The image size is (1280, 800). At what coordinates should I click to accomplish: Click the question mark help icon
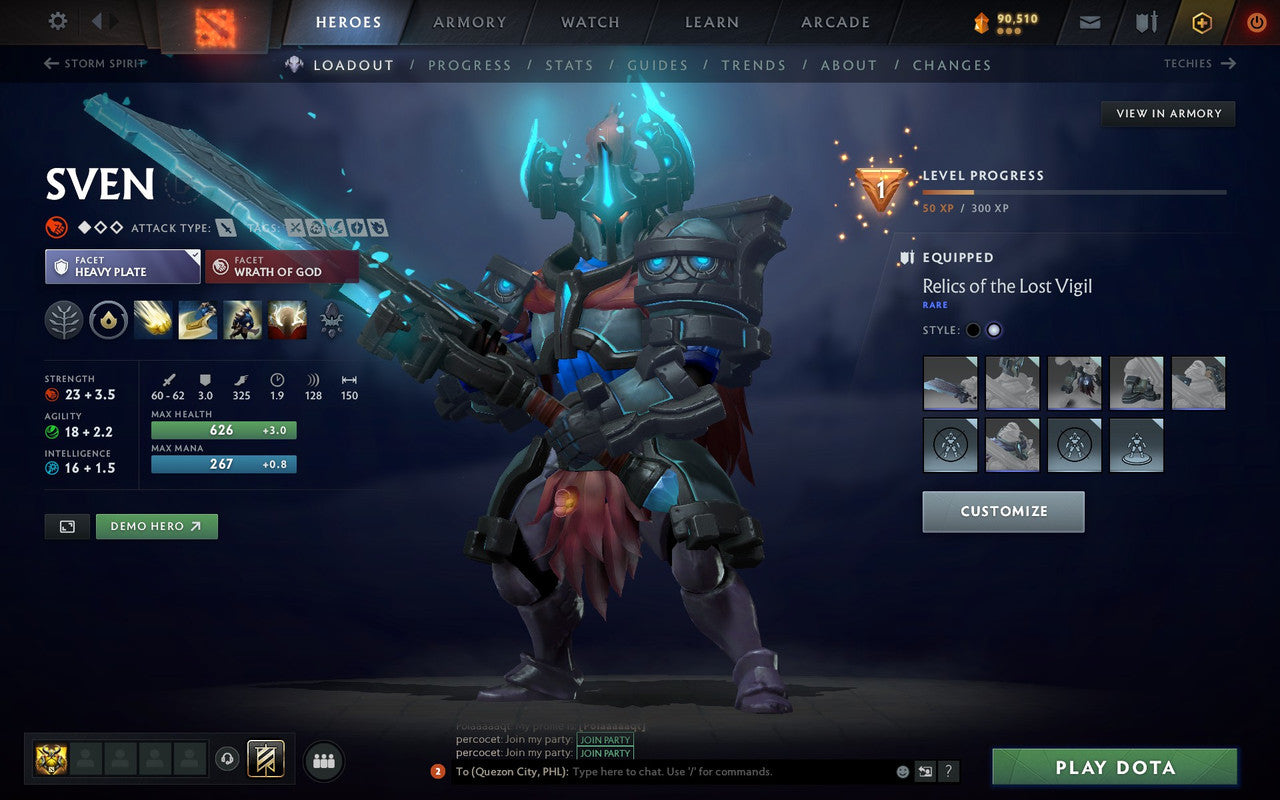click(x=948, y=771)
